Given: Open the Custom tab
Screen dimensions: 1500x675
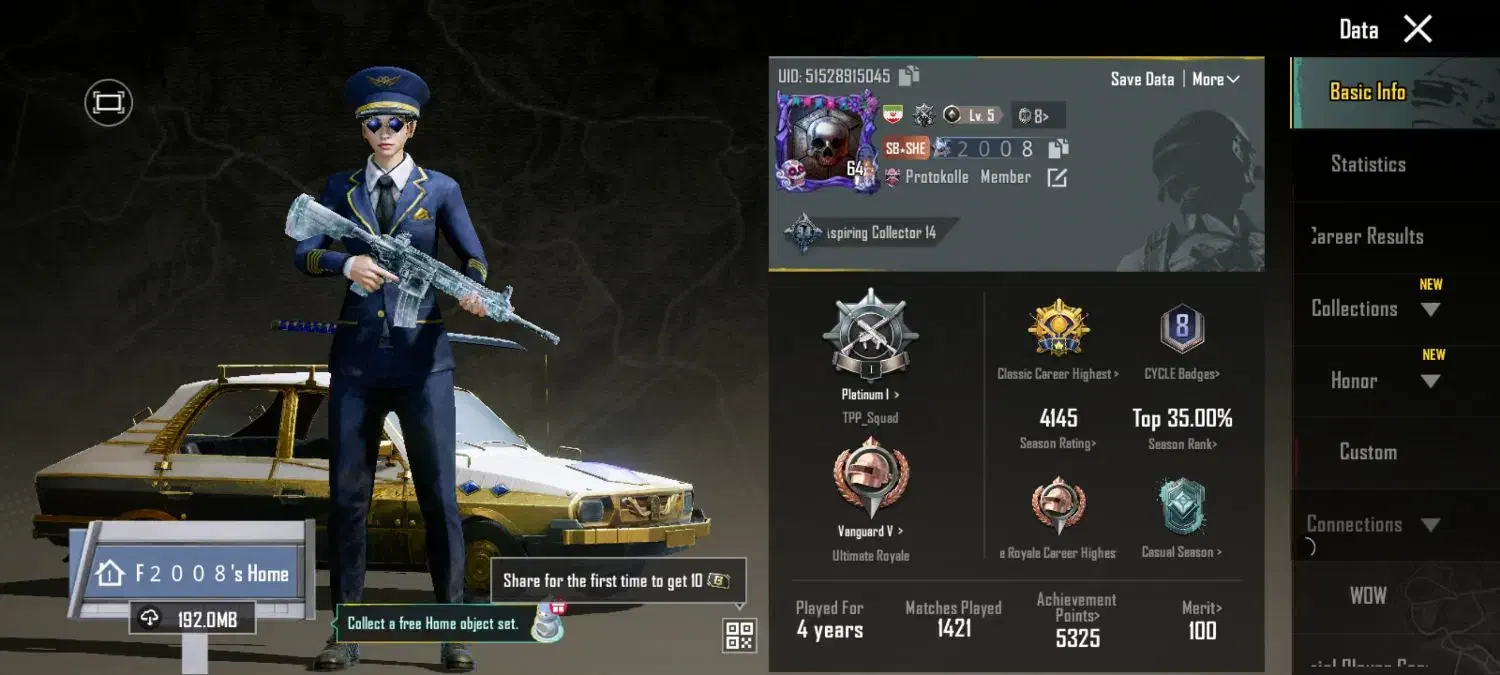Looking at the screenshot, I should pos(1368,452).
